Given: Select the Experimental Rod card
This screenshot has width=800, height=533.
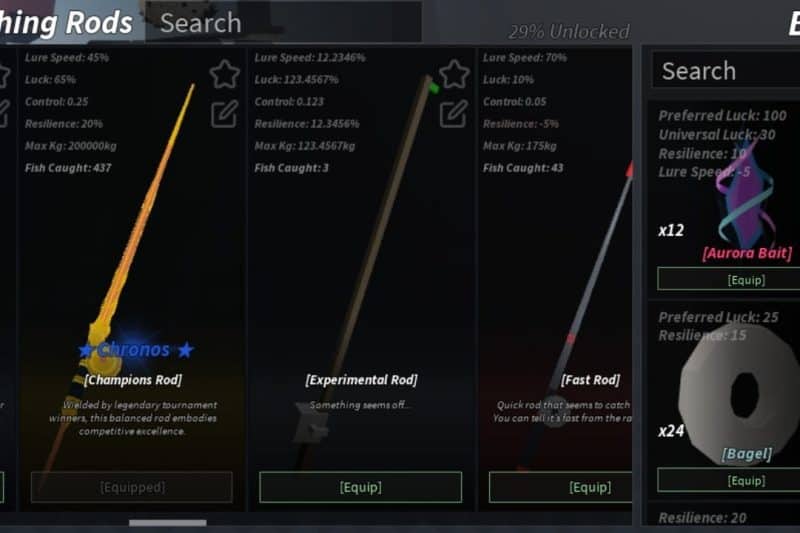Looking at the screenshot, I should click(360, 260).
